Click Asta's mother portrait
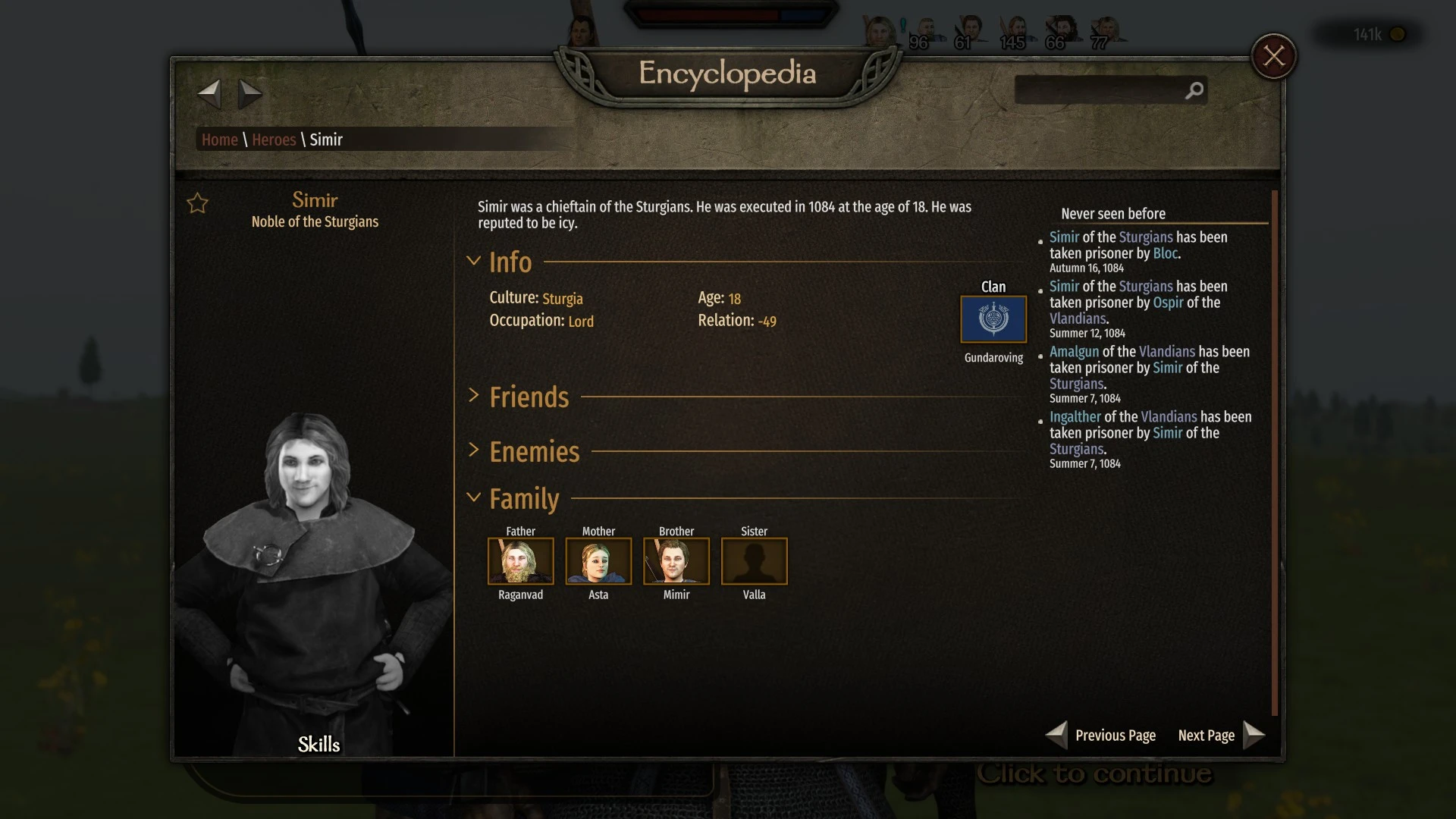Viewport: 1456px width, 819px height. (598, 561)
